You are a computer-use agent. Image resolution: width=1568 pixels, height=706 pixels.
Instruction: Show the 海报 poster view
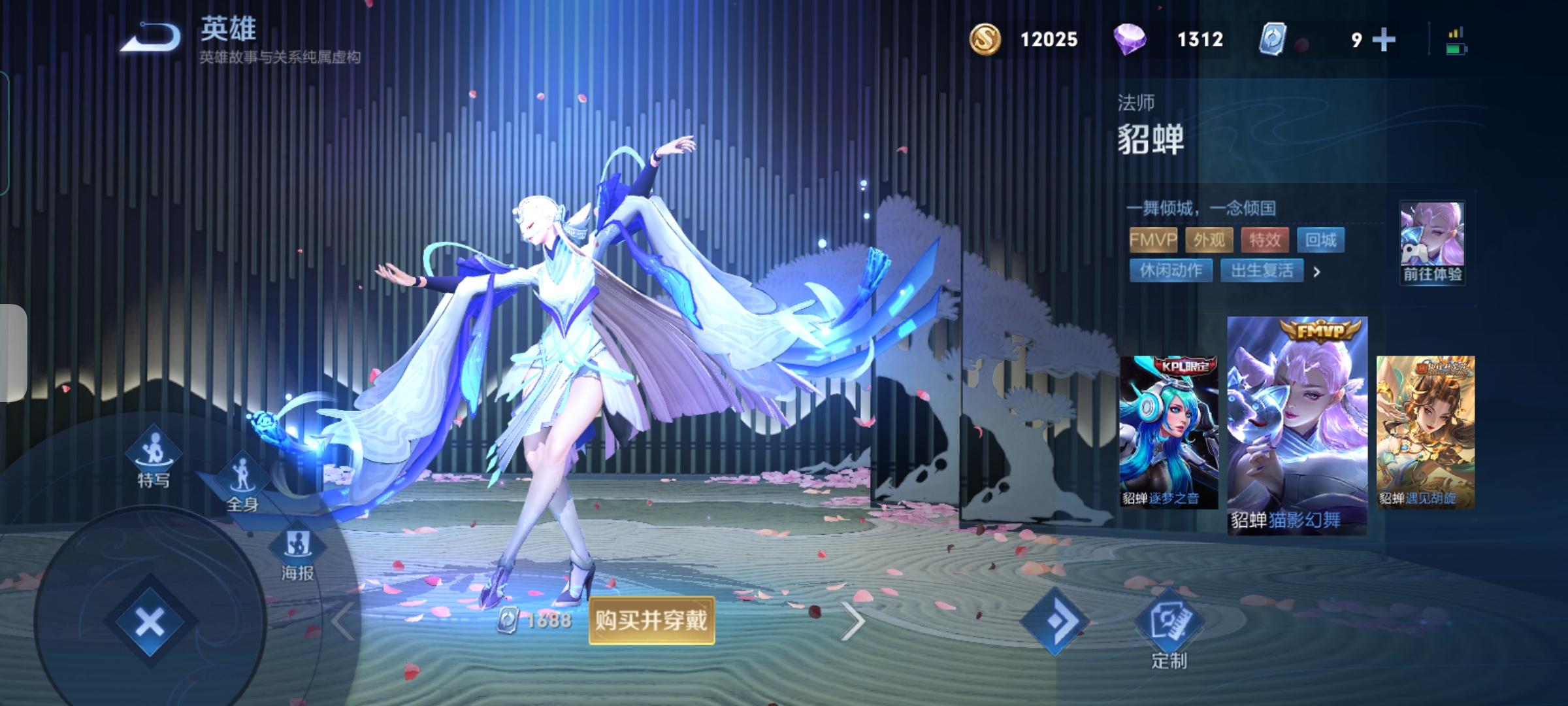point(298,552)
